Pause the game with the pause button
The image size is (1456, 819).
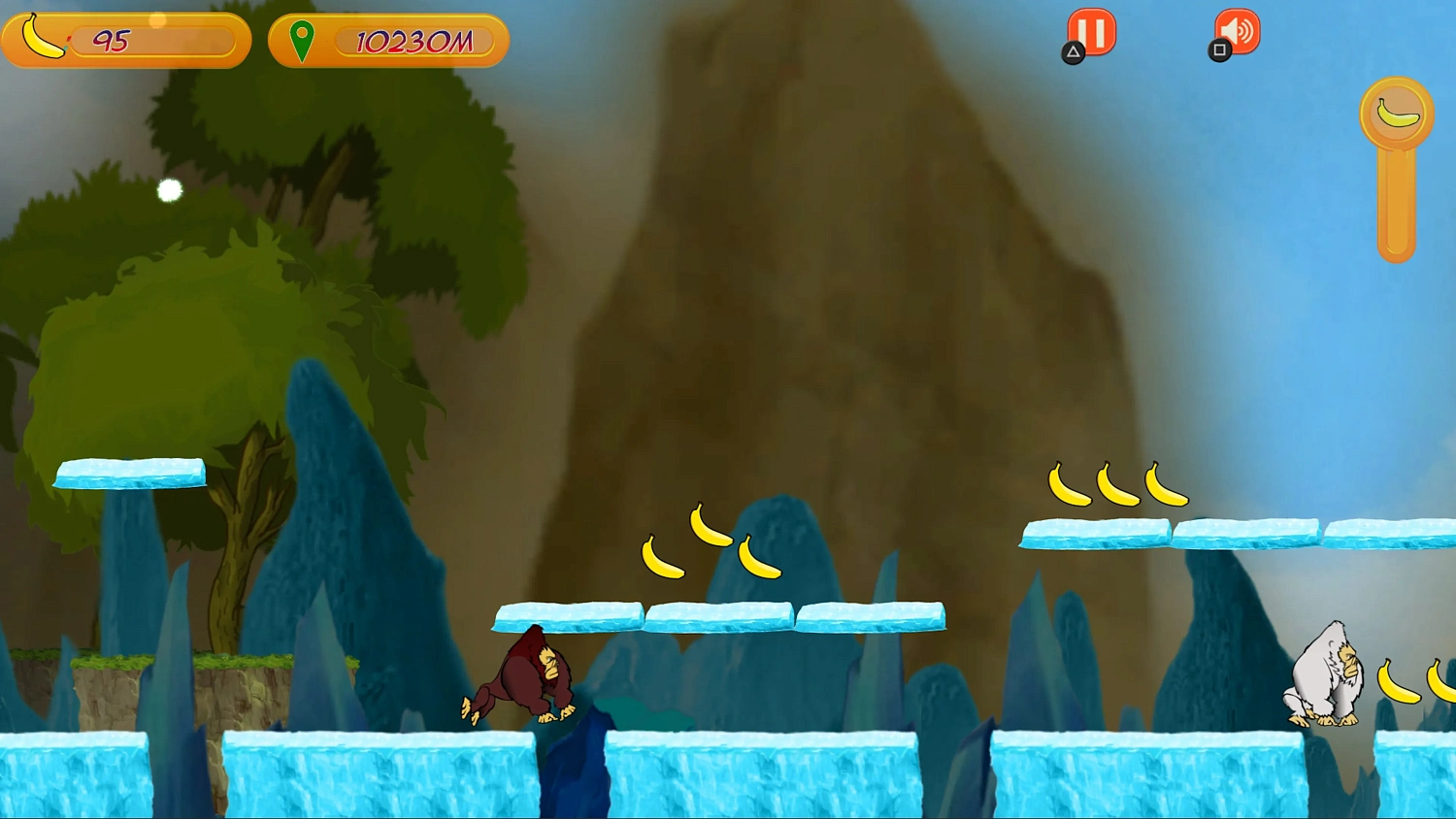(x=1091, y=31)
